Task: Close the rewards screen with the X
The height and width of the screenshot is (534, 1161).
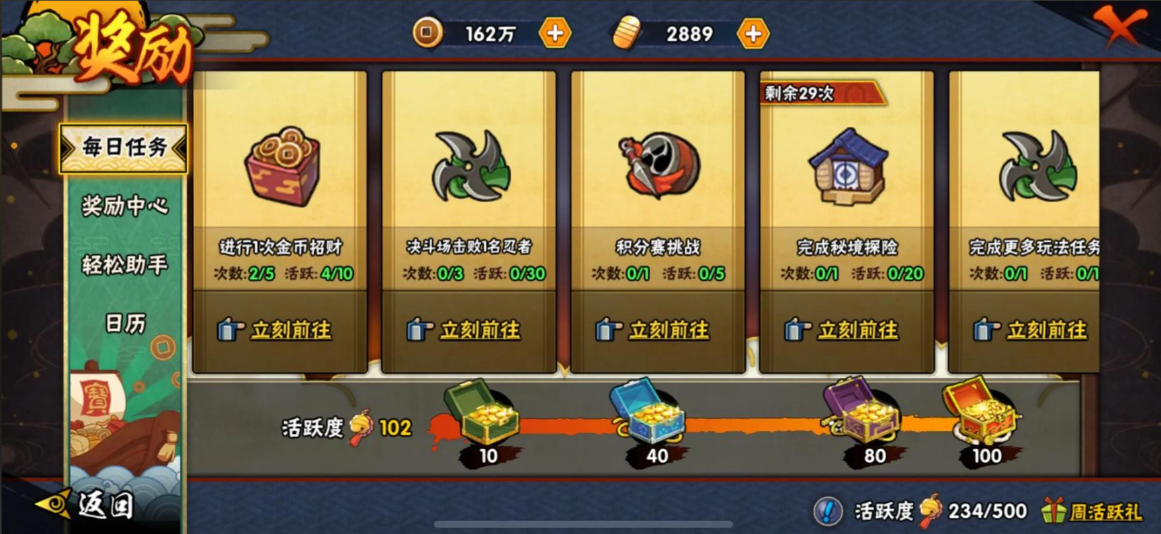Action: (1119, 26)
